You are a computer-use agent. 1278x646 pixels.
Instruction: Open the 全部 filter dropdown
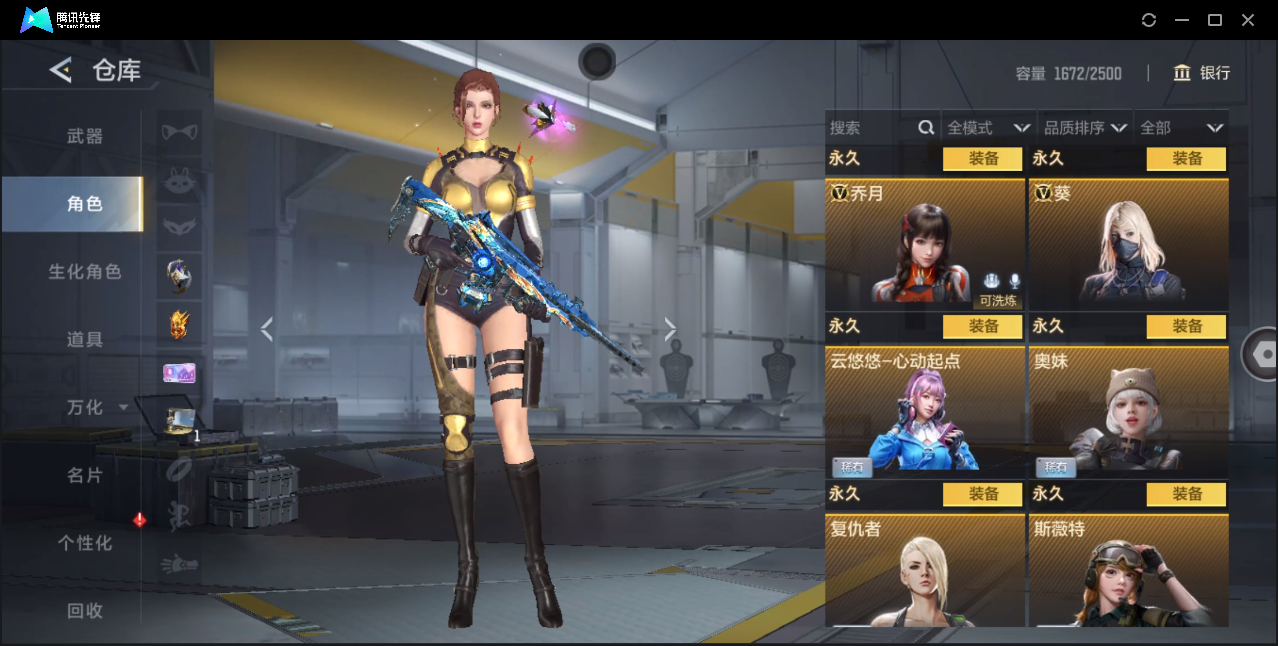pyautogui.click(x=1181, y=128)
